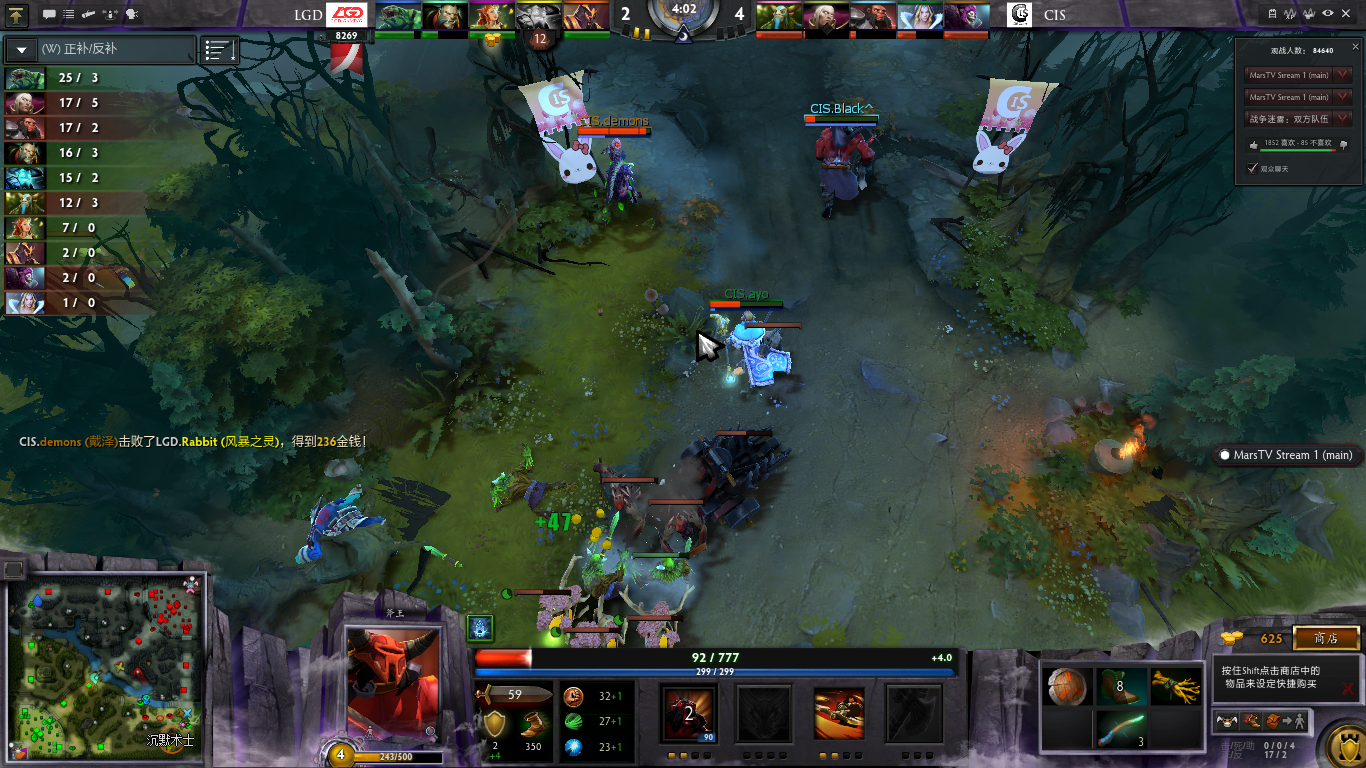This screenshot has width=1366, height=768.
Task: Use the Stout Shield inventory slot
Action: pyautogui.click(x=1068, y=687)
